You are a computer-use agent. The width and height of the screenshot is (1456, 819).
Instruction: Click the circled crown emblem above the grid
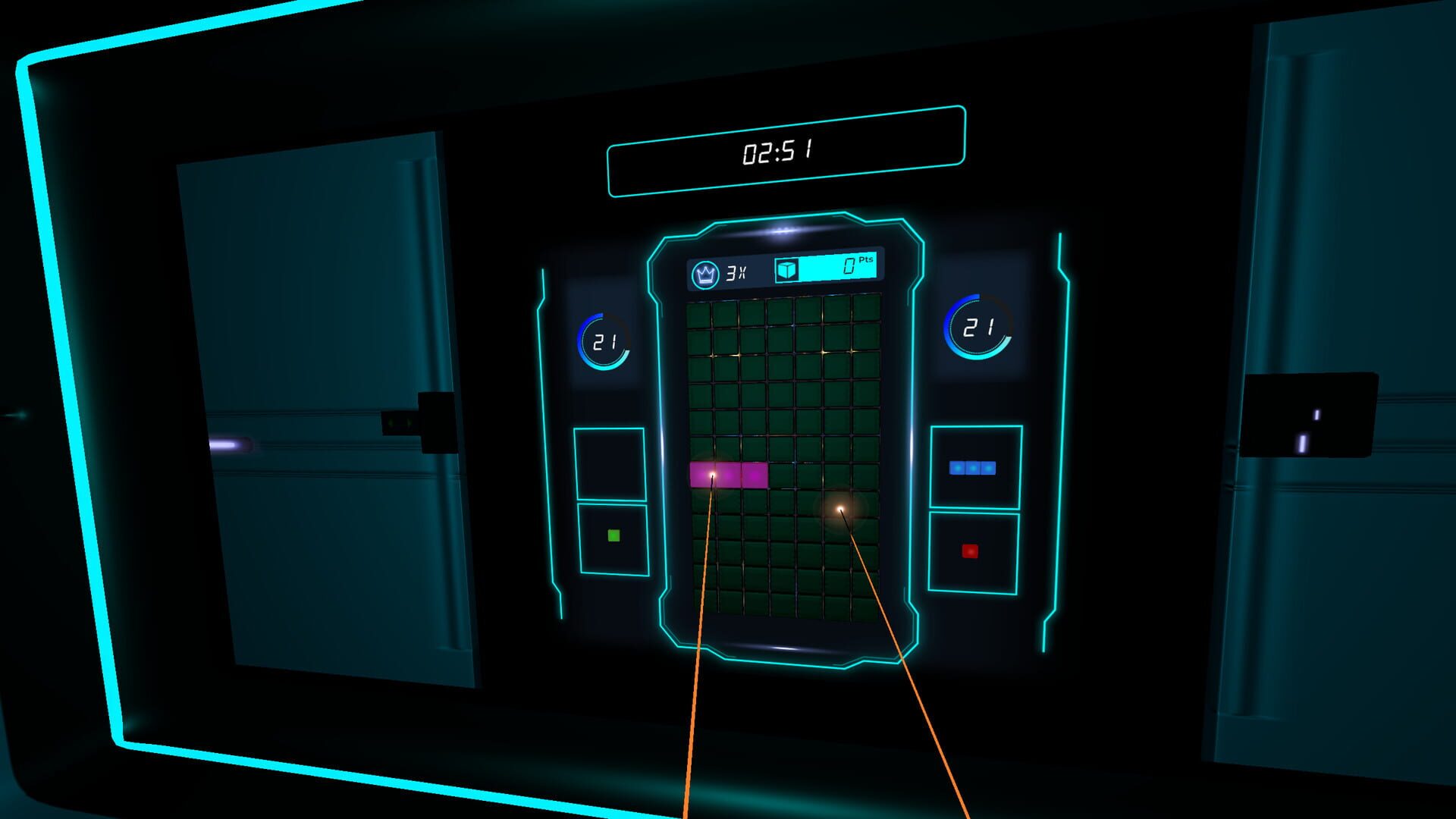tap(705, 274)
